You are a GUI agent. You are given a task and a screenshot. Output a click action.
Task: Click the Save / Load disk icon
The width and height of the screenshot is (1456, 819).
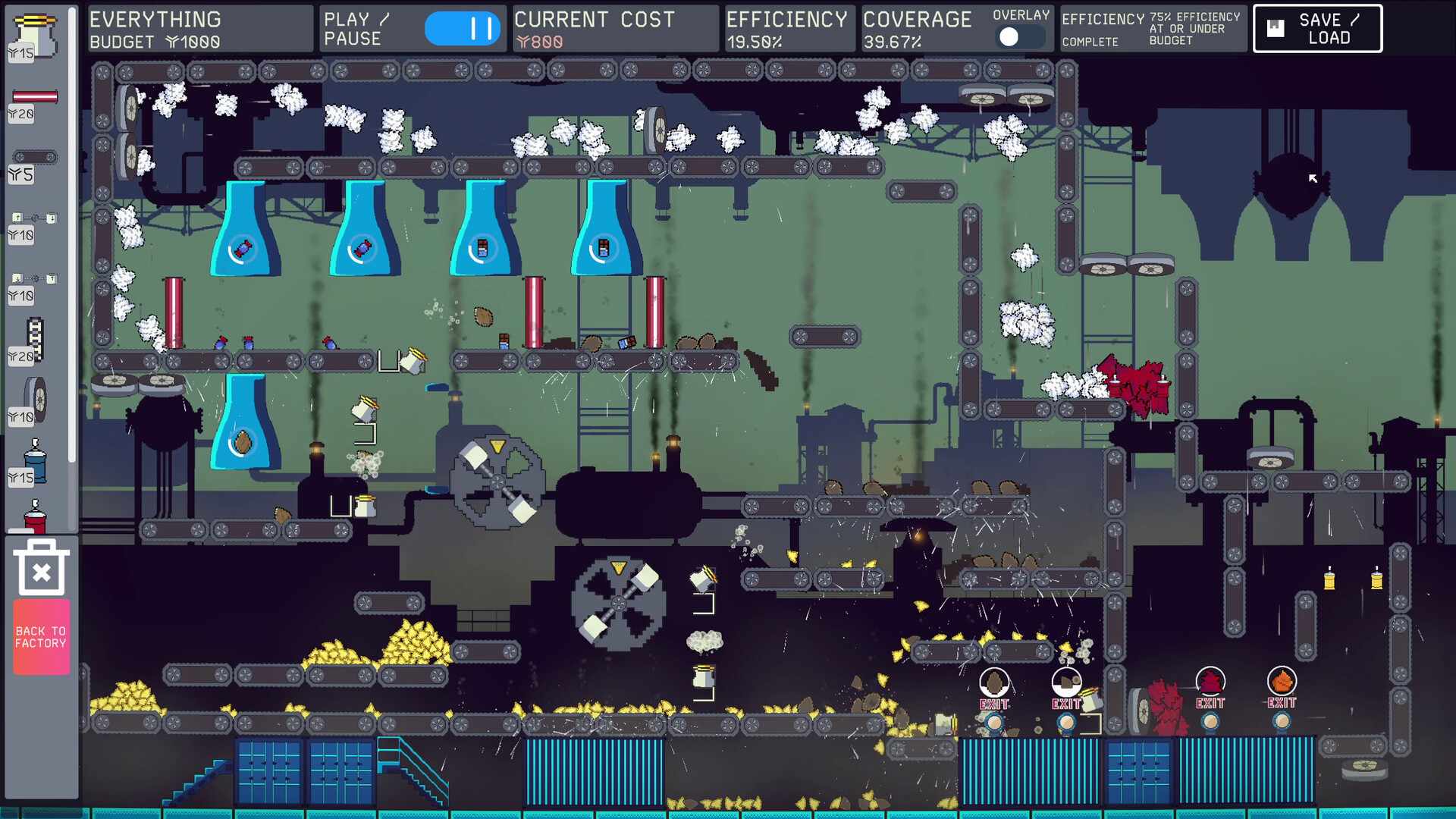point(1276,28)
